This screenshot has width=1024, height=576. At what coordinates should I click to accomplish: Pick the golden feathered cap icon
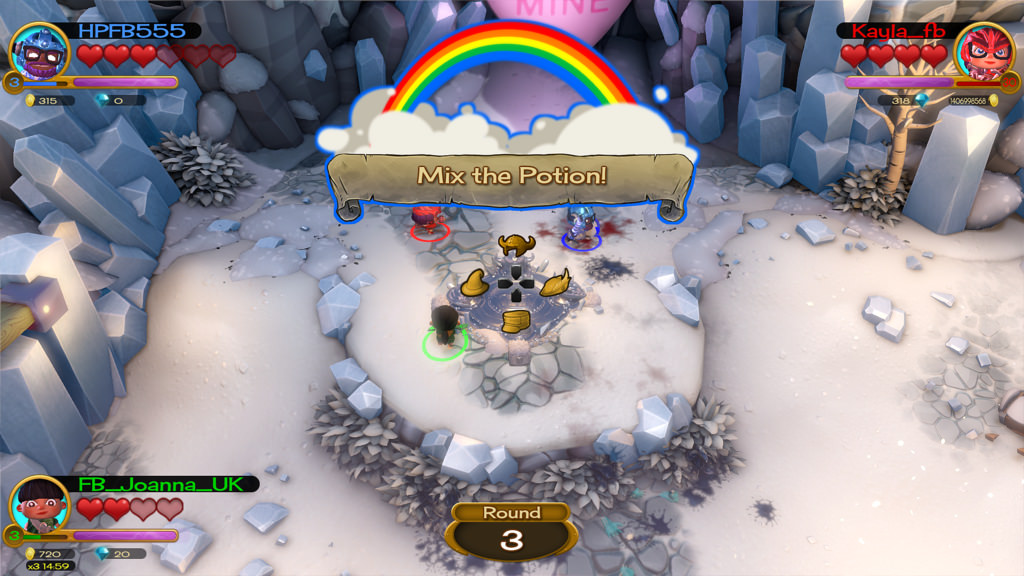coord(555,282)
